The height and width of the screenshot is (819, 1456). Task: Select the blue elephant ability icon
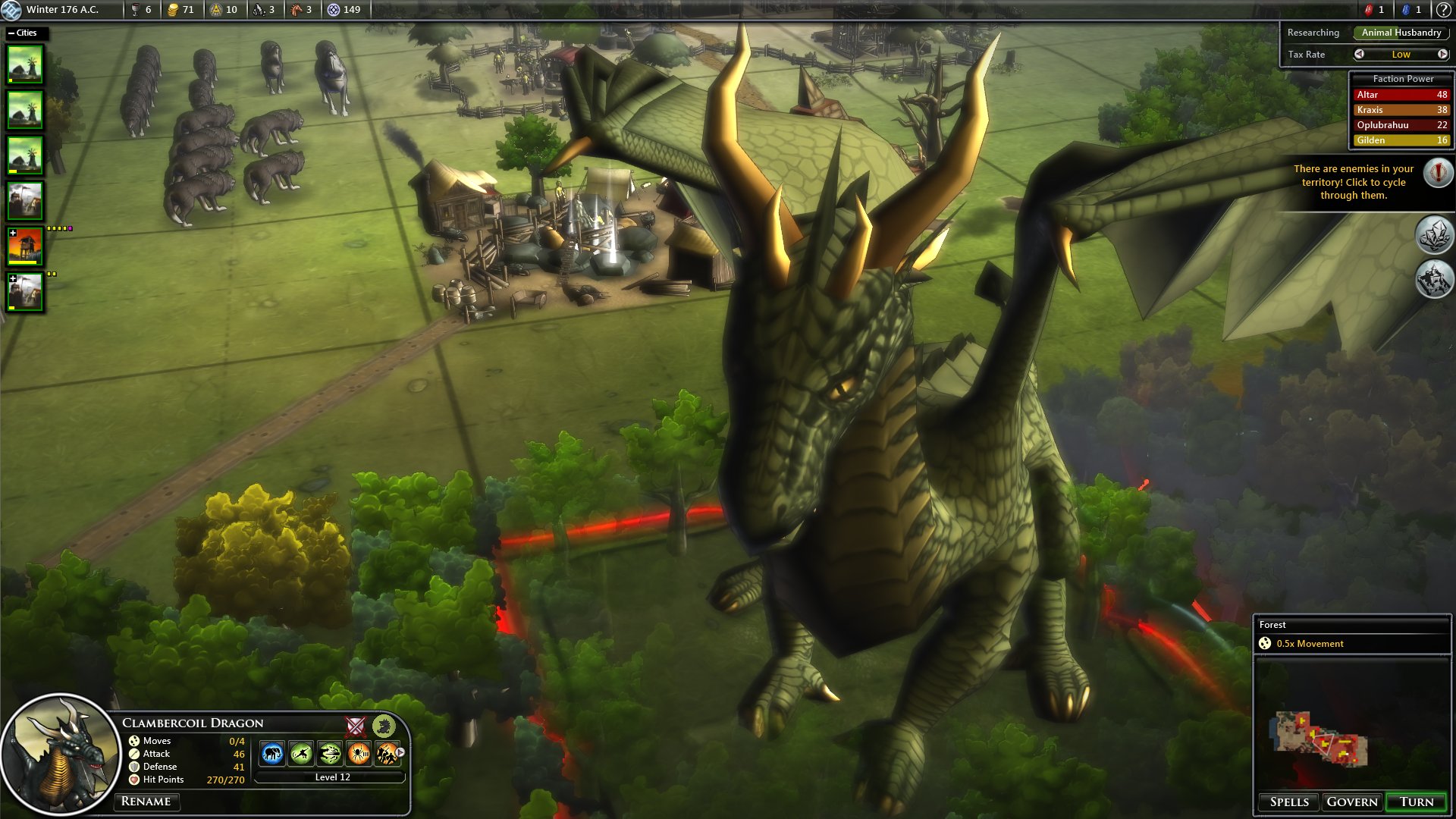click(272, 753)
